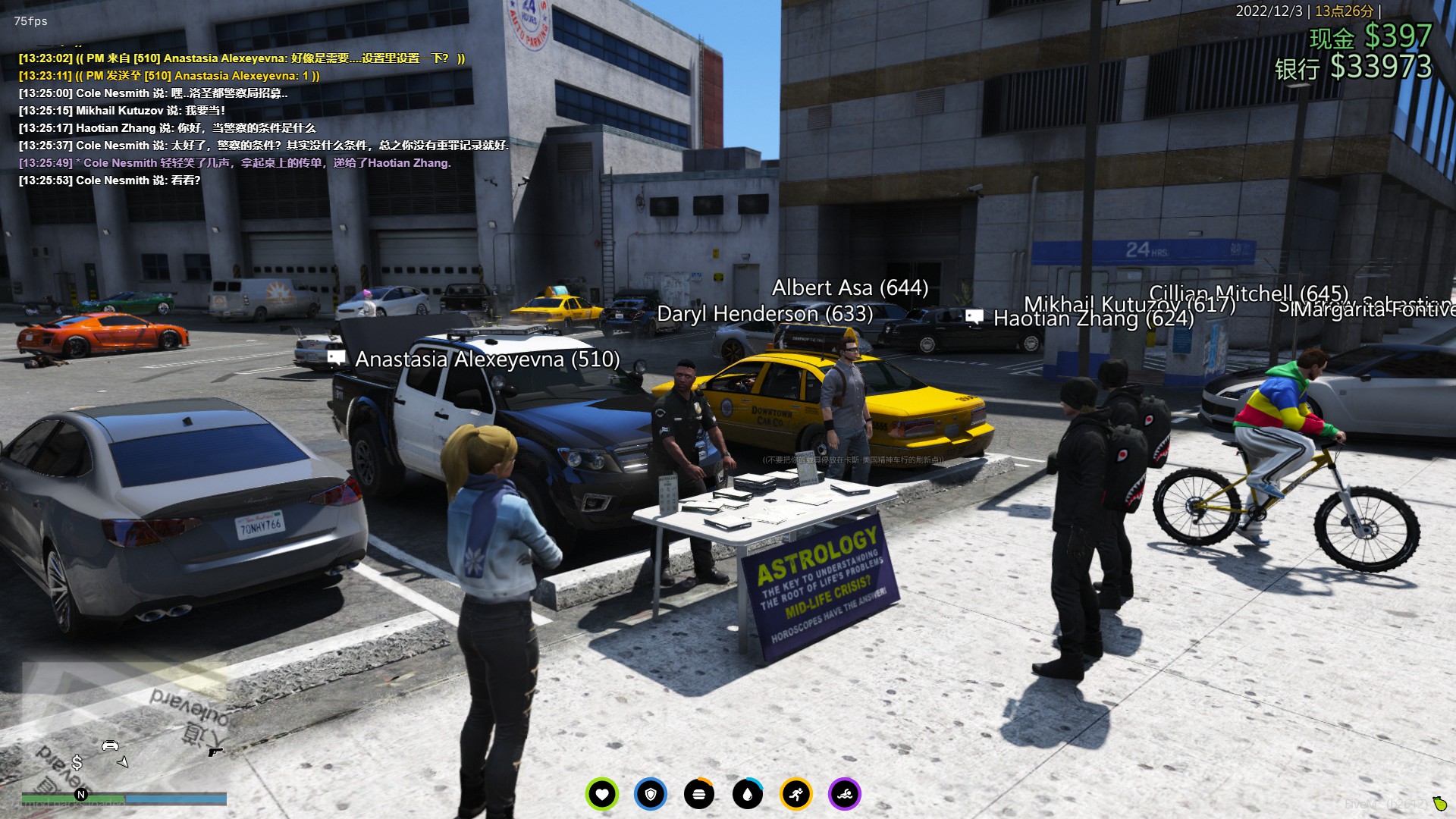The height and width of the screenshot is (819, 1456).
Task: Click the north N compass marker
Action: click(x=81, y=795)
